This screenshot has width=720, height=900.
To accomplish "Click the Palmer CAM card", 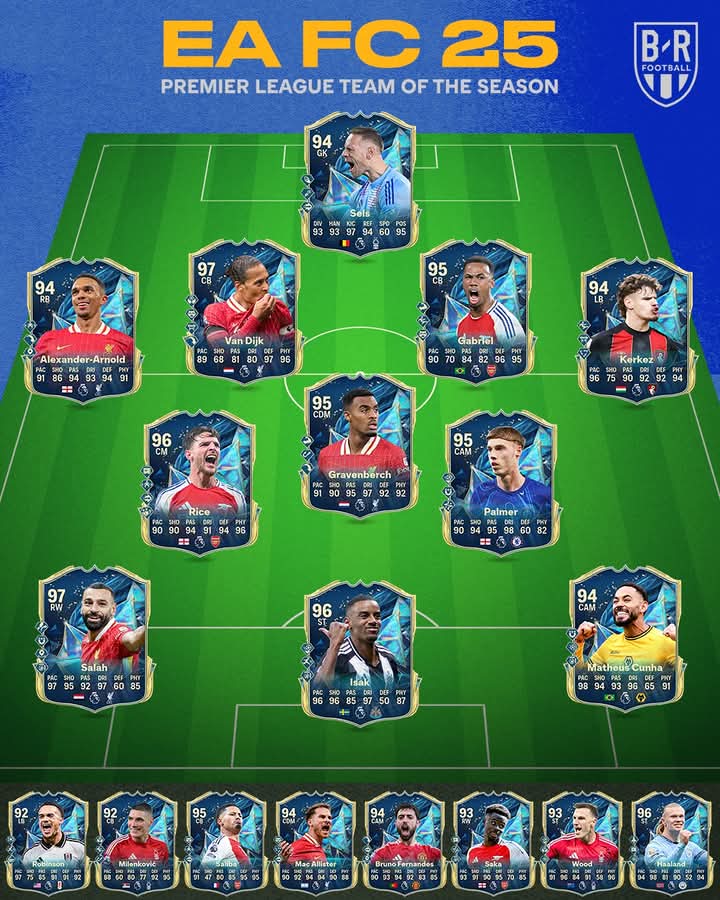I will point(500,480).
